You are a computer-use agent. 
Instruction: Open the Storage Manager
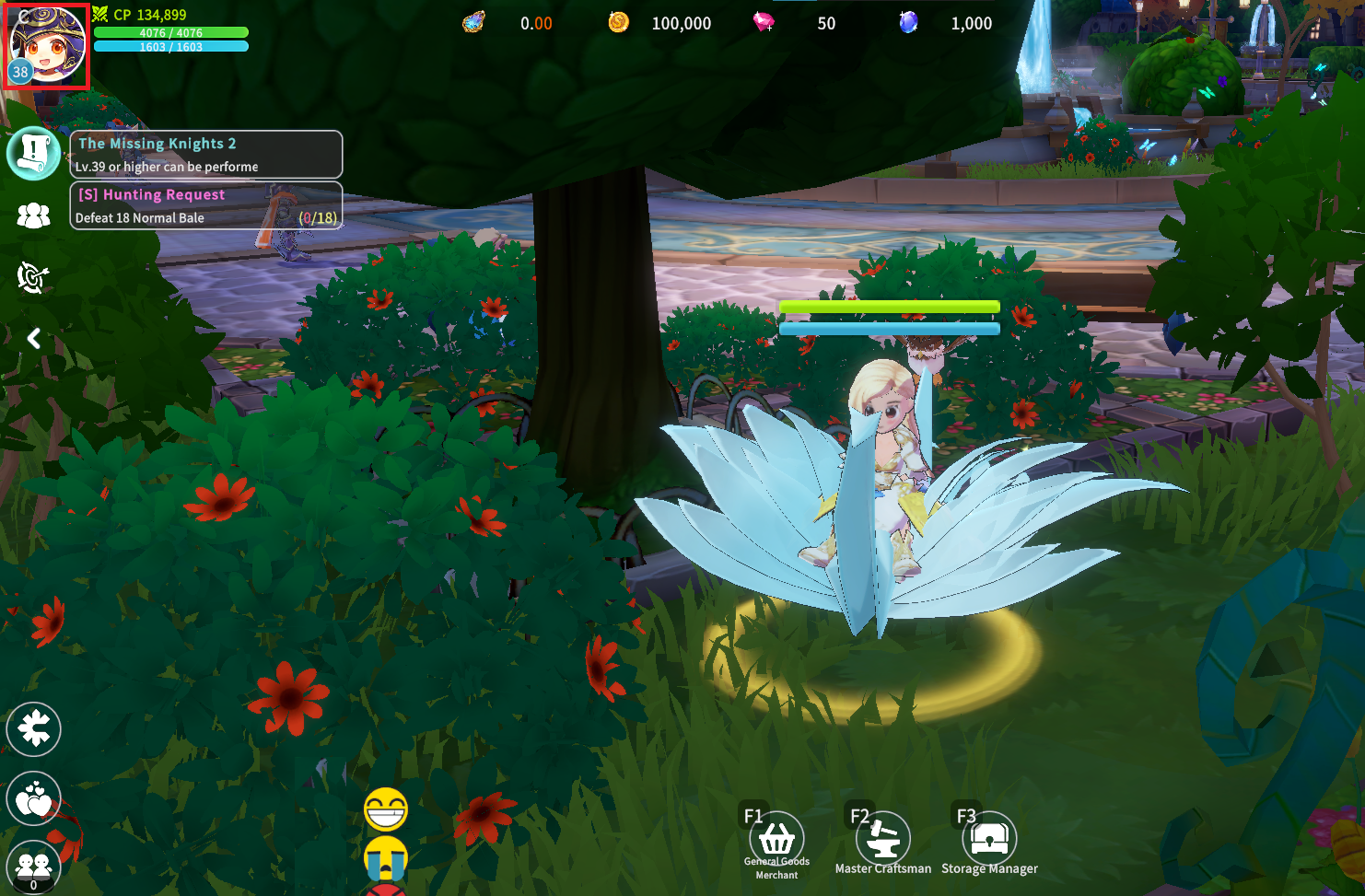(989, 839)
